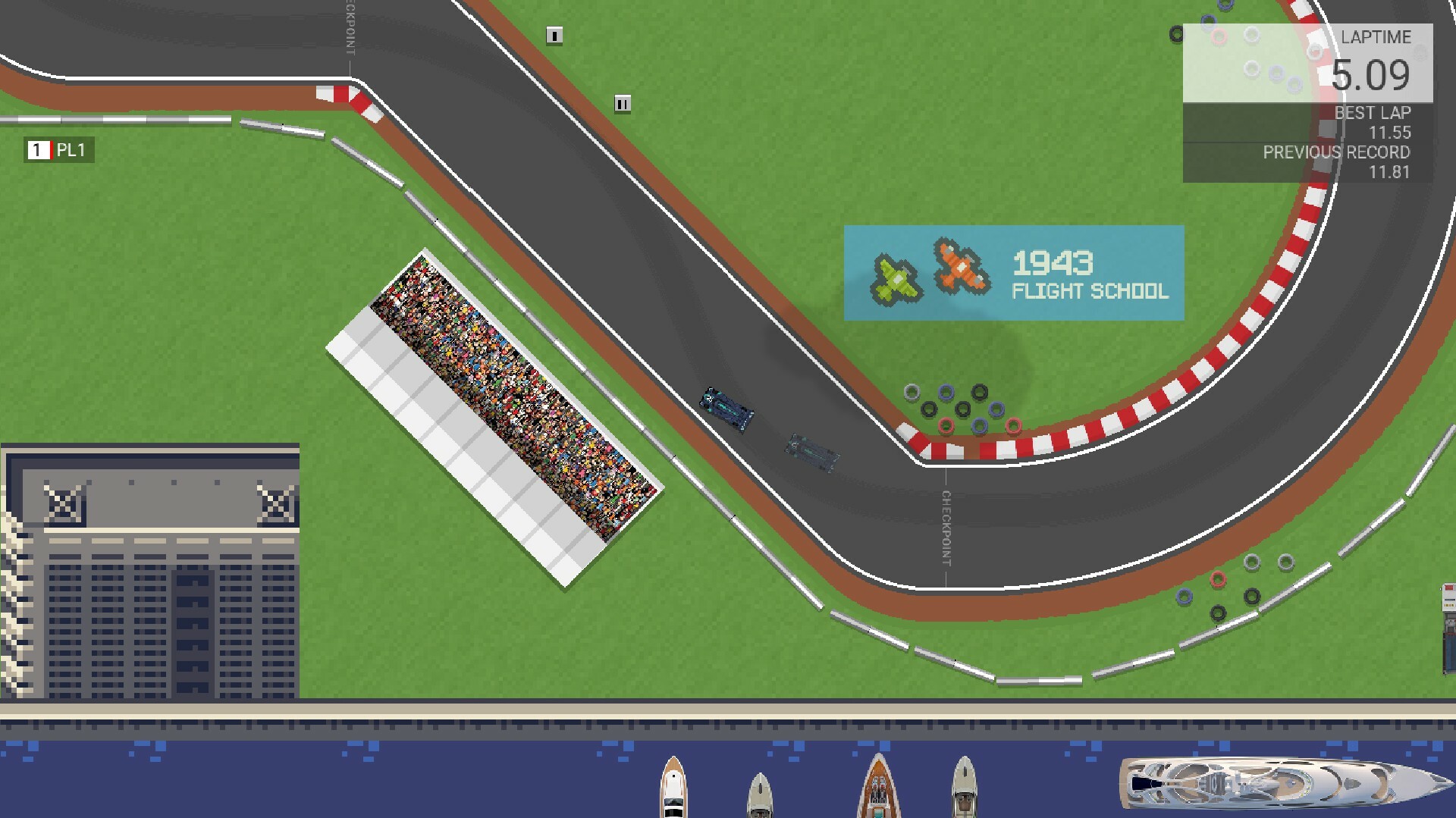Select the orange biplane icon on the billboard
The image size is (1456, 818).
tap(961, 268)
